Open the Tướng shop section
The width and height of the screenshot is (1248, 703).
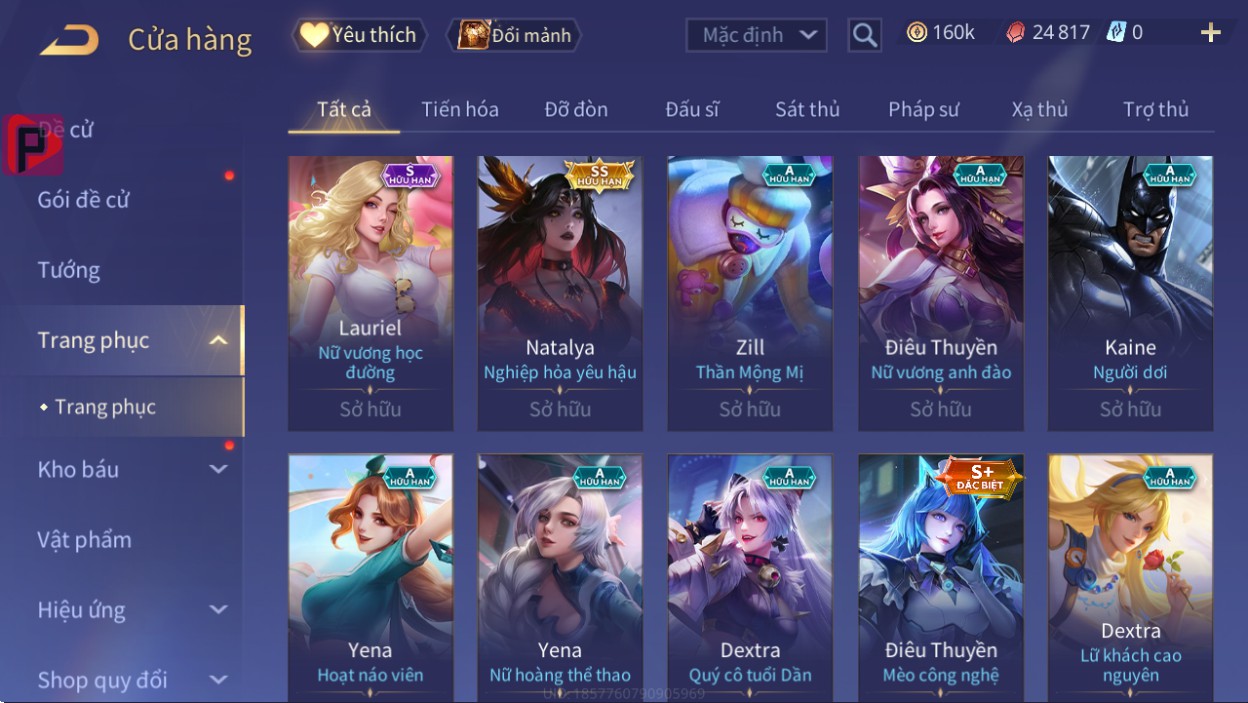(x=69, y=270)
